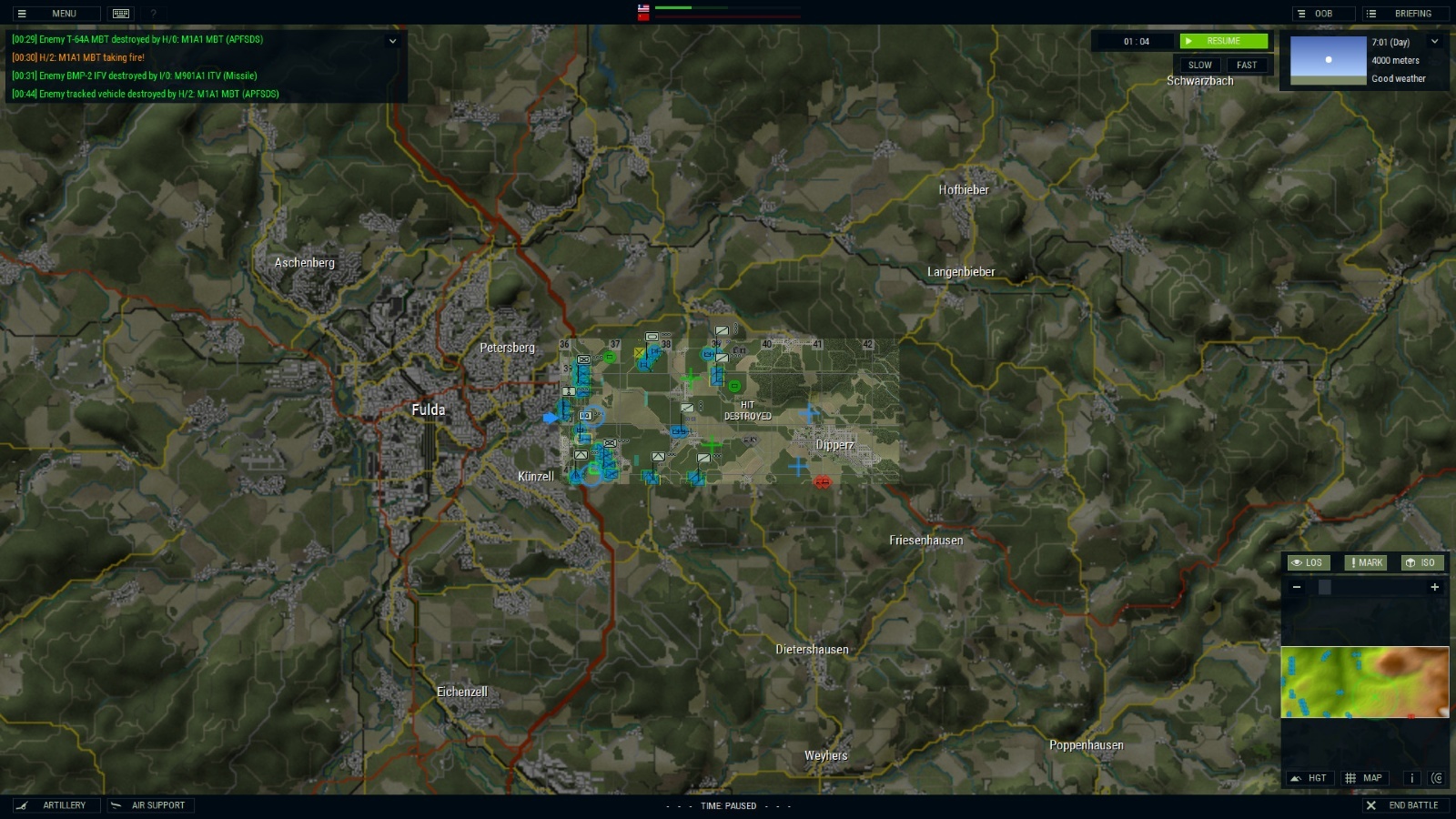The width and height of the screenshot is (1456, 819).
Task: Toggle the ISO view cube button
Action: (x=1421, y=562)
